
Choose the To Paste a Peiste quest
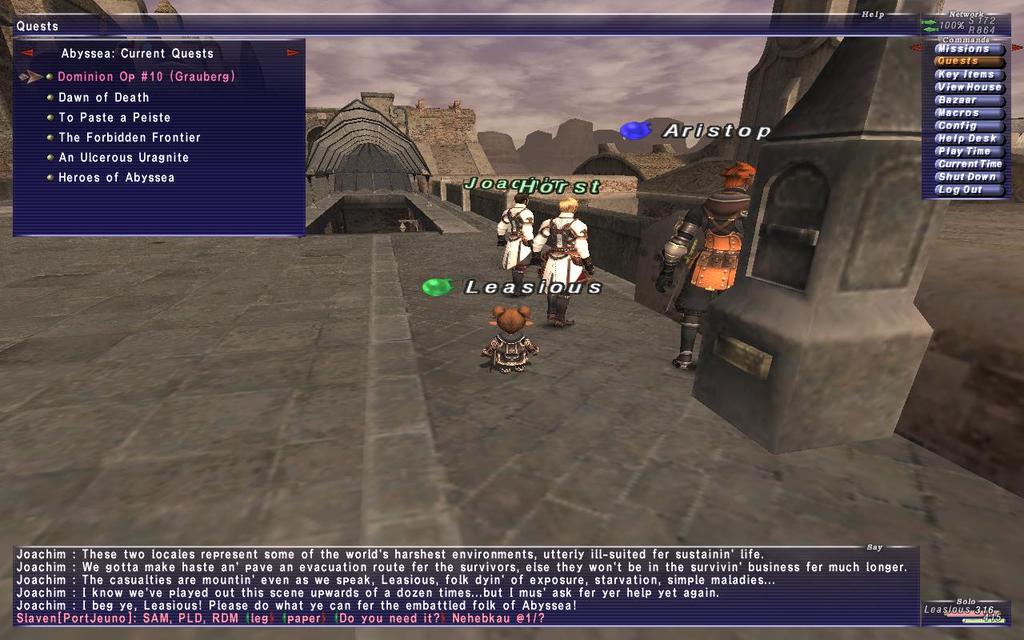(114, 117)
